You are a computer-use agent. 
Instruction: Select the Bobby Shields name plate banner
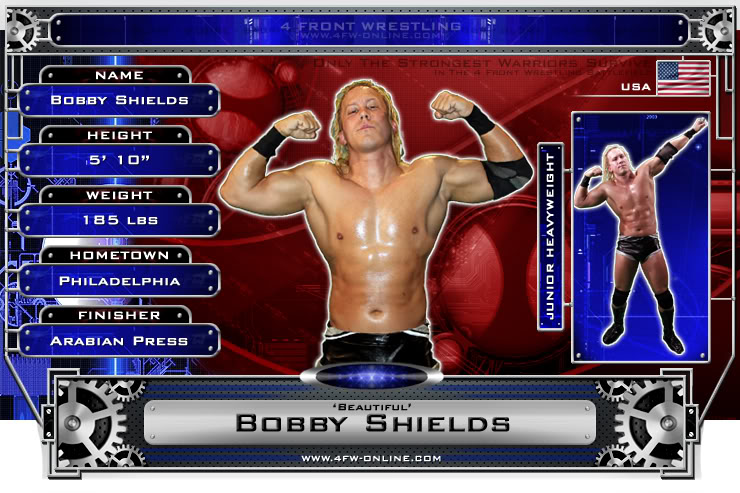(x=372, y=422)
